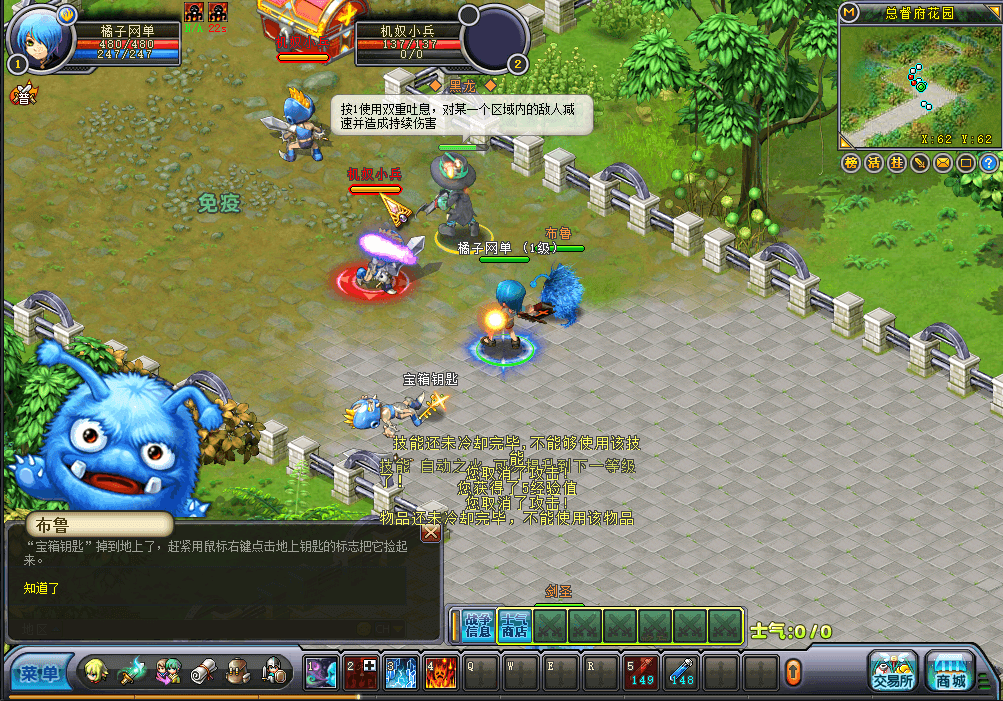The width and height of the screenshot is (1003, 701).
Task: Activate the red cross skill in slot 2
Action: point(360,672)
